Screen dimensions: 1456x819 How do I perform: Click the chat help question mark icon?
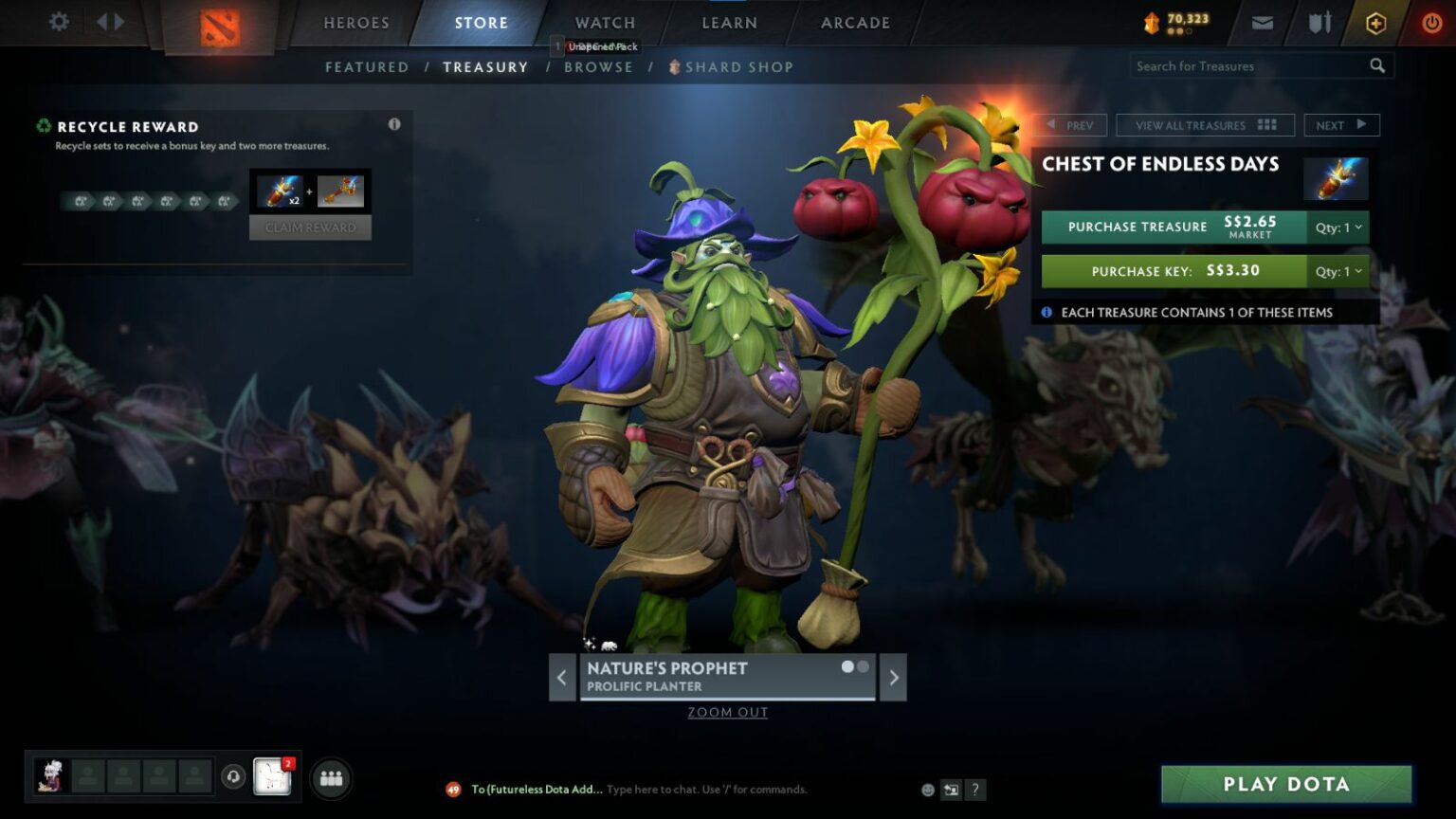click(x=974, y=790)
